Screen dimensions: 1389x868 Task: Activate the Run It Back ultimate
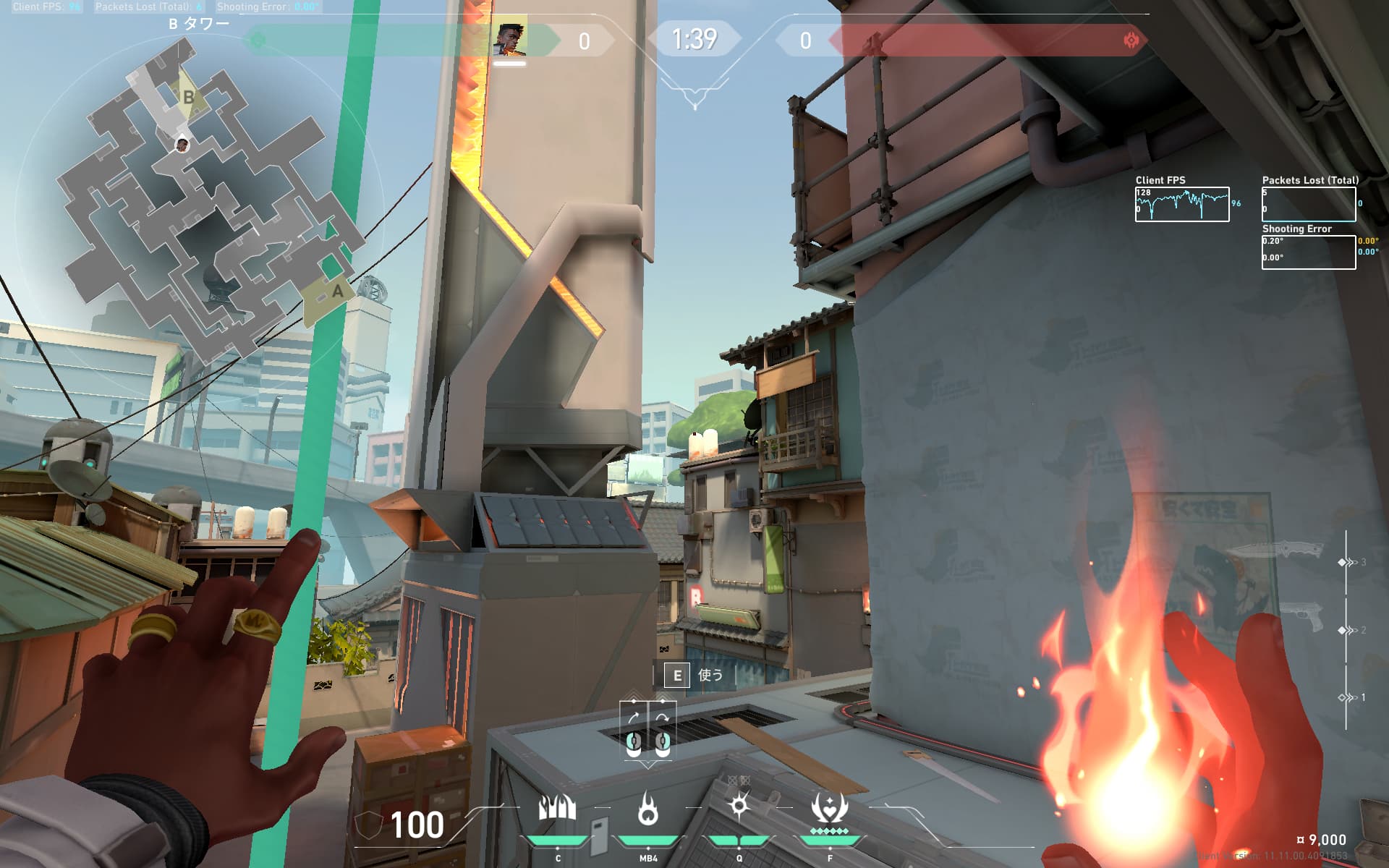(829, 810)
